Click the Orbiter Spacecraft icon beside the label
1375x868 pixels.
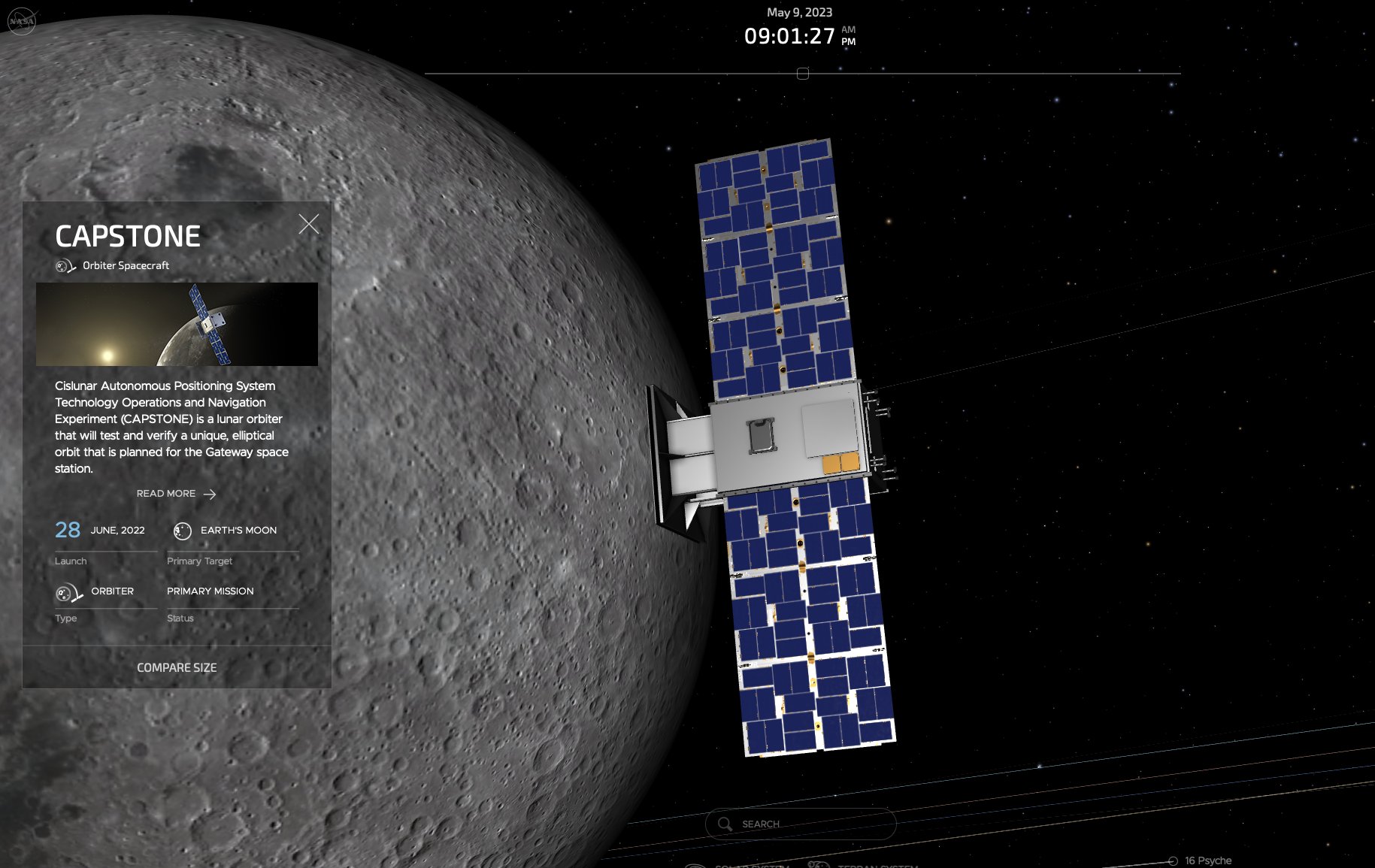point(64,265)
